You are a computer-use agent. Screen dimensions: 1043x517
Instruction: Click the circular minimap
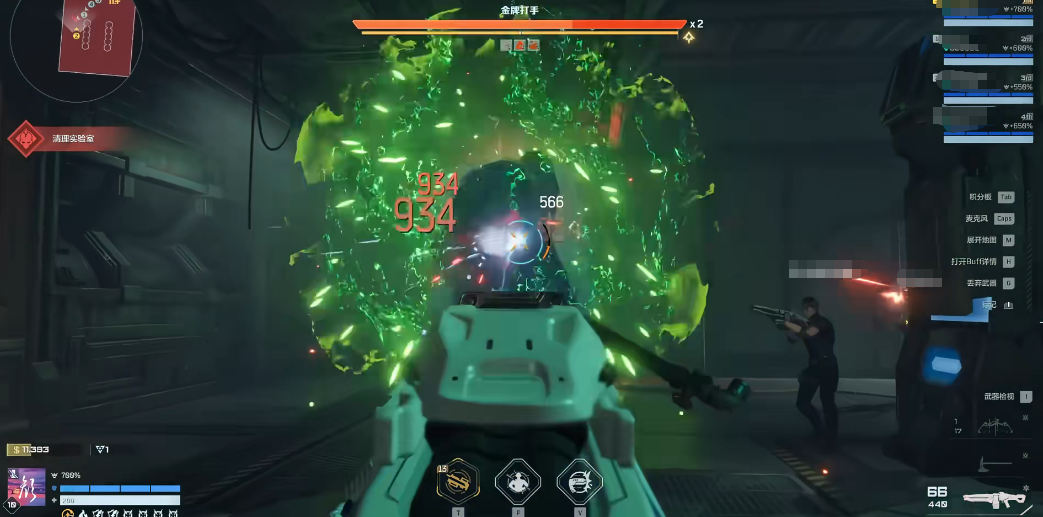pyautogui.click(x=76, y=38)
